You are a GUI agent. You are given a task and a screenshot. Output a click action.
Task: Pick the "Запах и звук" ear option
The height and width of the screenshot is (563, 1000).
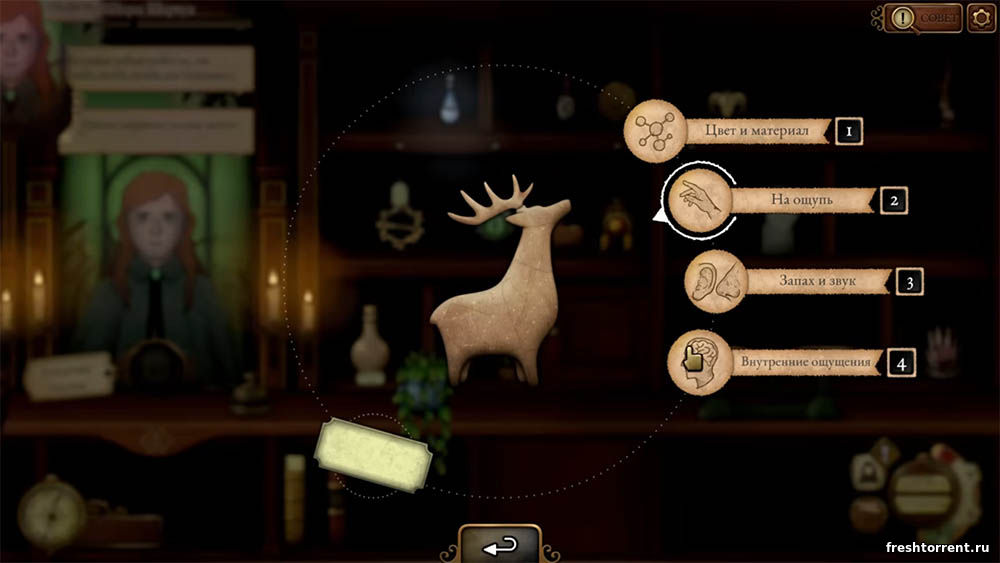click(x=716, y=281)
